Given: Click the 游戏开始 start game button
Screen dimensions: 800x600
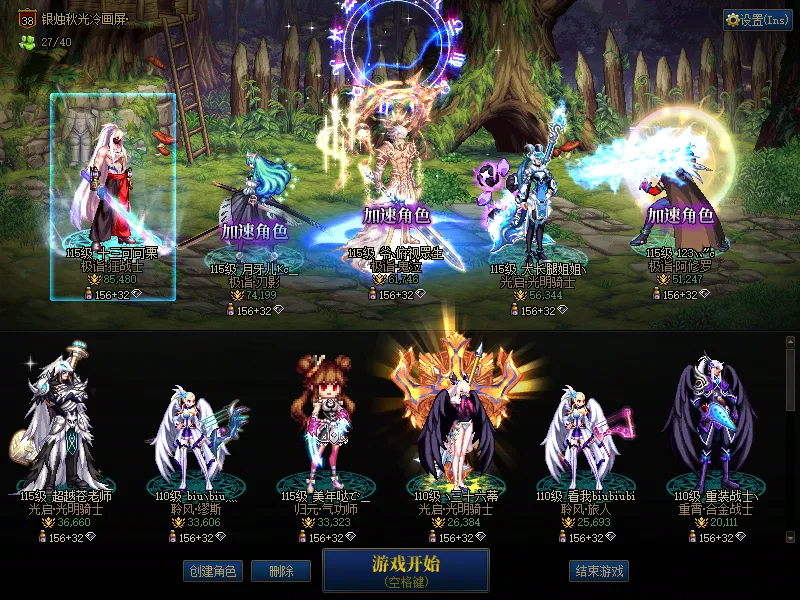Looking at the screenshot, I should point(405,569).
